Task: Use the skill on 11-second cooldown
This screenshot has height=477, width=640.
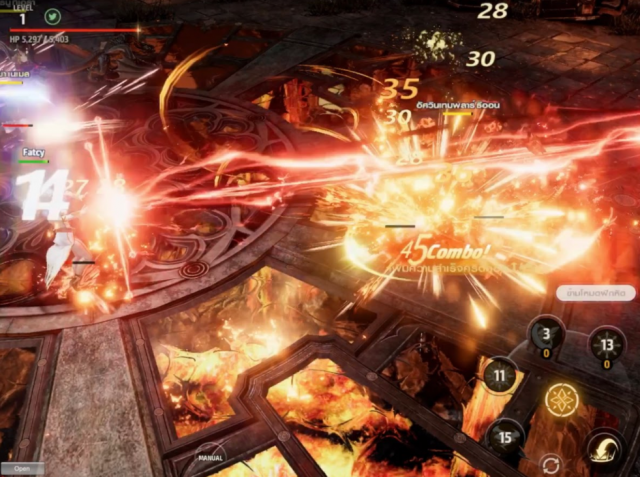Action: [x=500, y=377]
